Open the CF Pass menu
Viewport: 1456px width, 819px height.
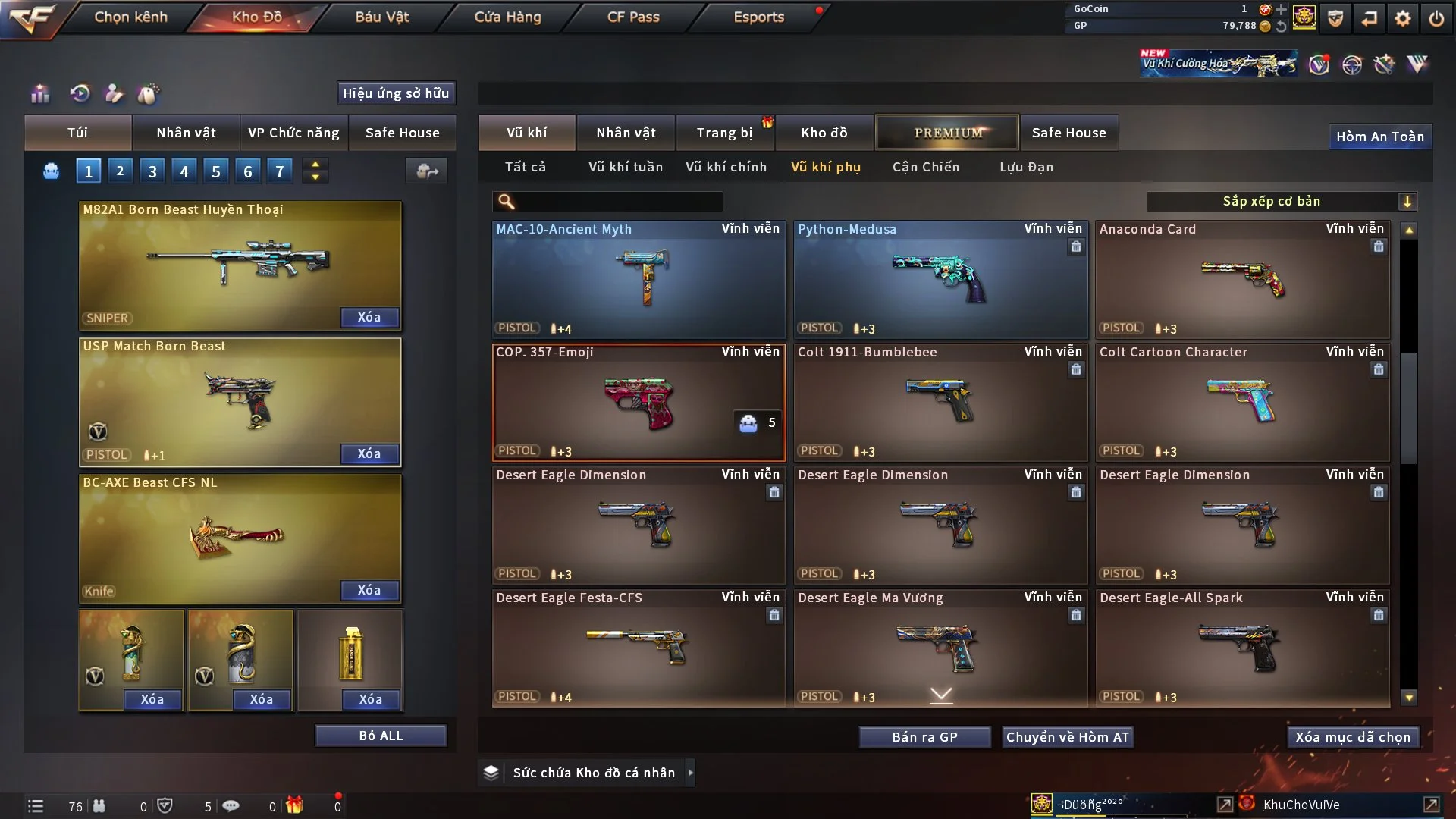pos(633,17)
